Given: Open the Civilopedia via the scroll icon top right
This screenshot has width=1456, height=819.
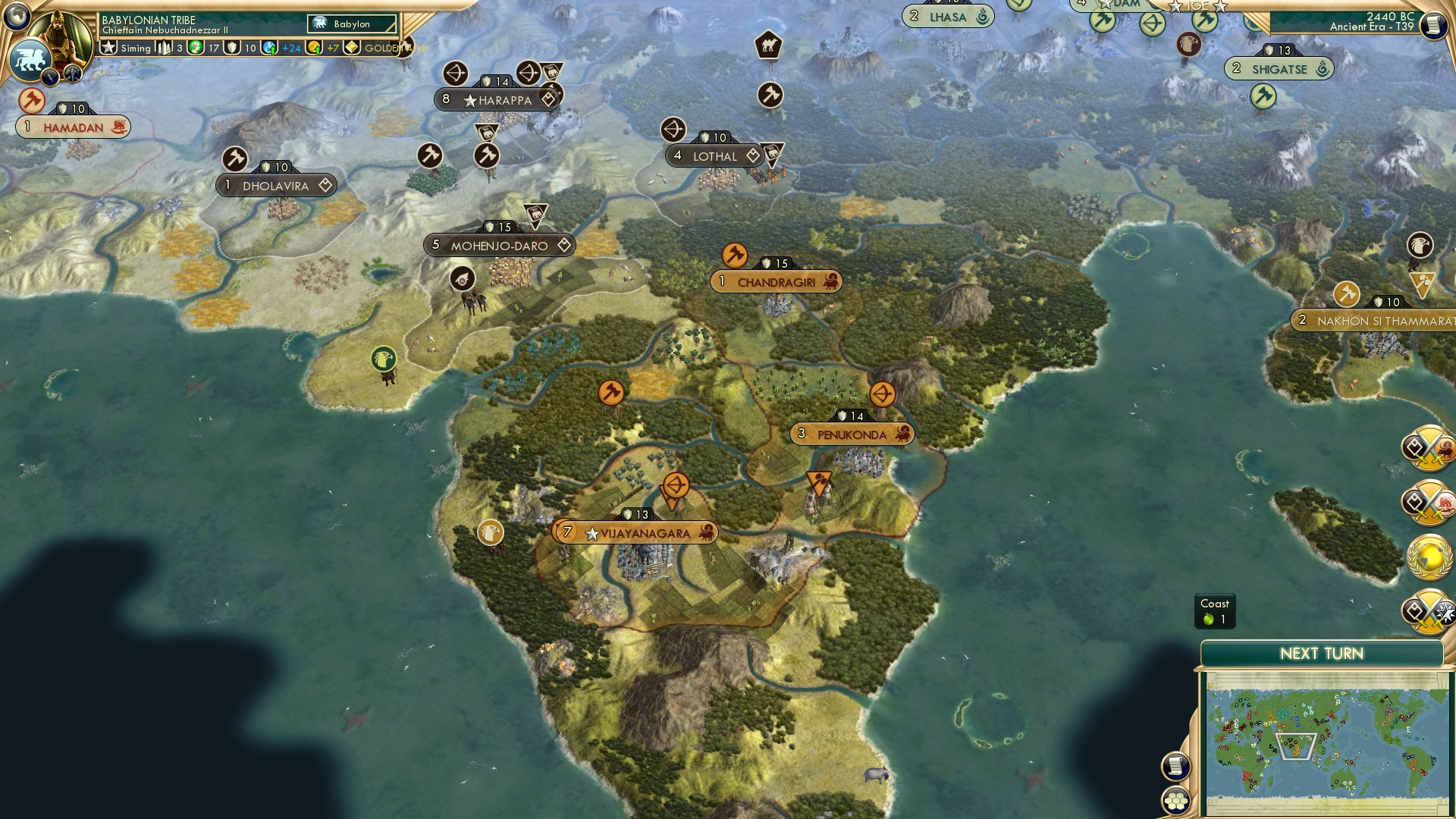Looking at the screenshot, I should [x=1433, y=25].
